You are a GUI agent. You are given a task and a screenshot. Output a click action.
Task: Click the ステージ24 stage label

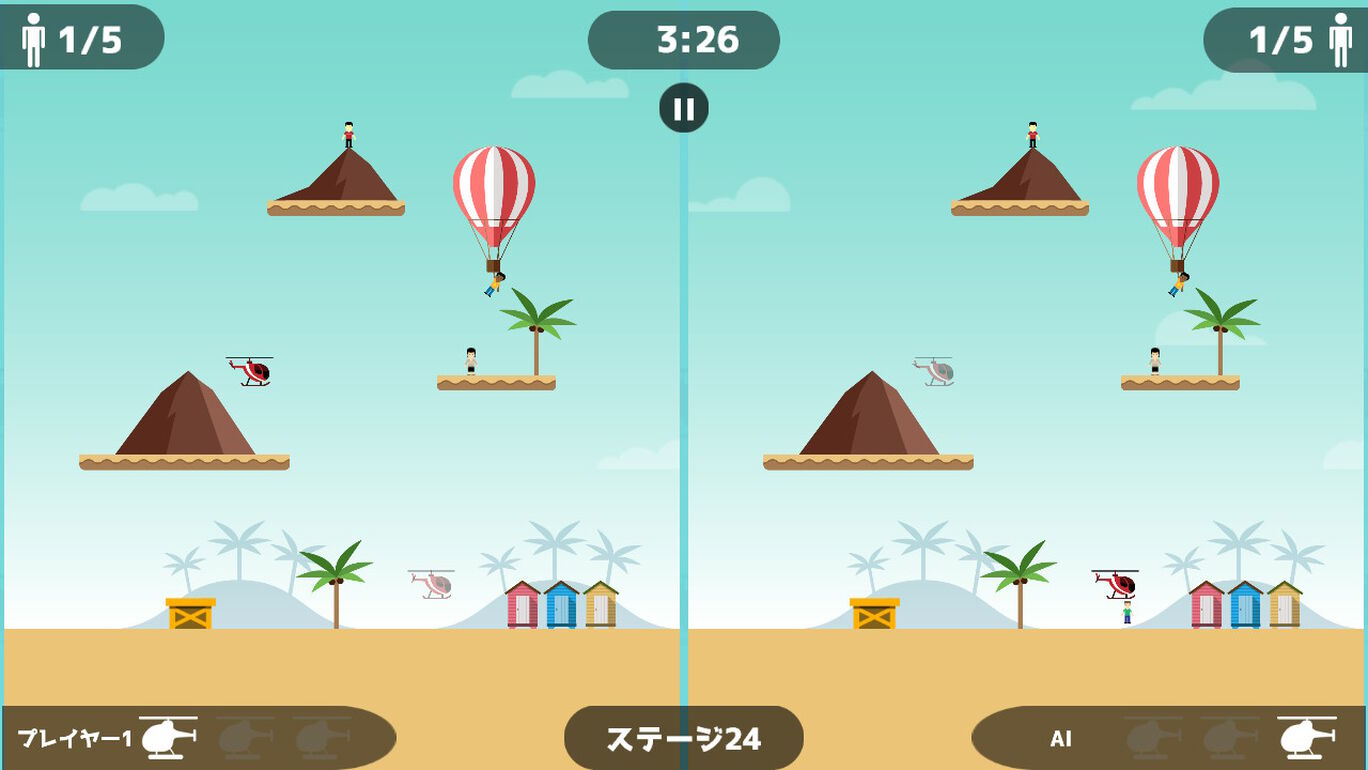pos(684,736)
